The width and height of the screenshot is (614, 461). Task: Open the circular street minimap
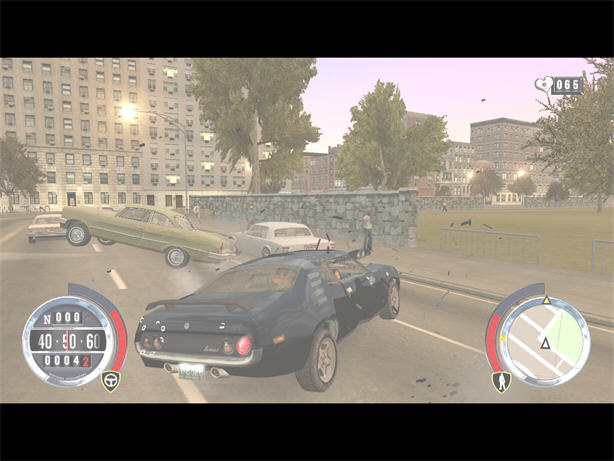(x=544, y=341)
